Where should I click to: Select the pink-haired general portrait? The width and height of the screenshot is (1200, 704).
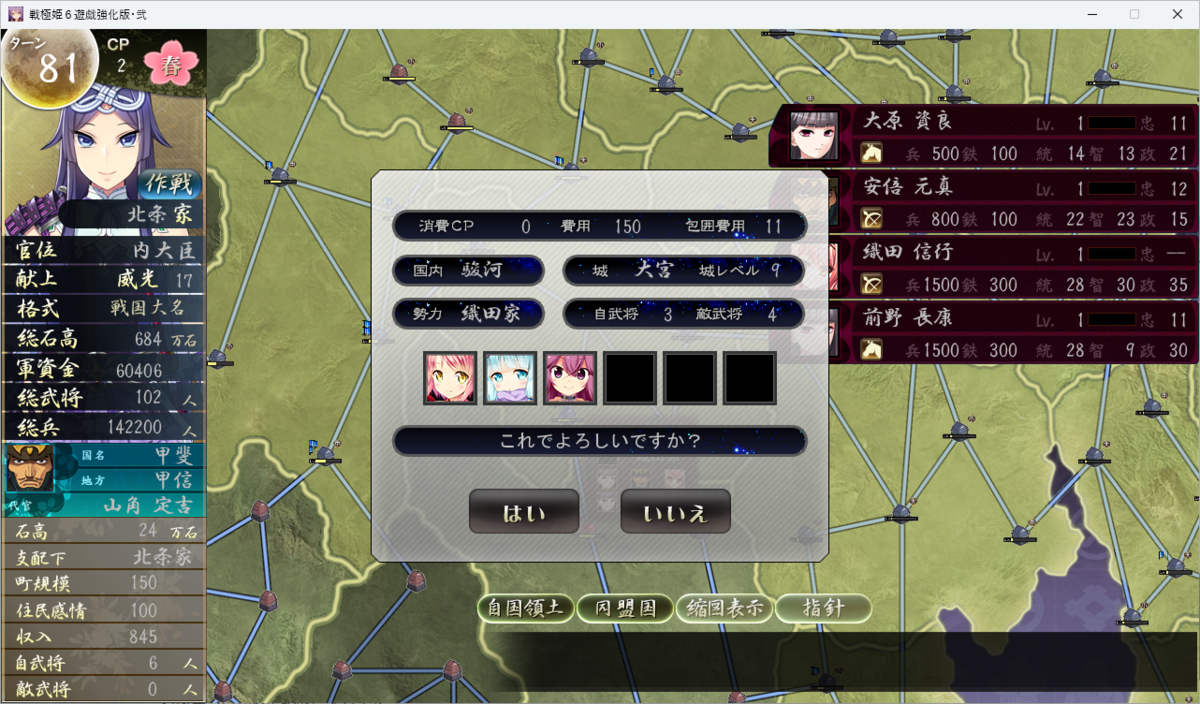[450, 378]
